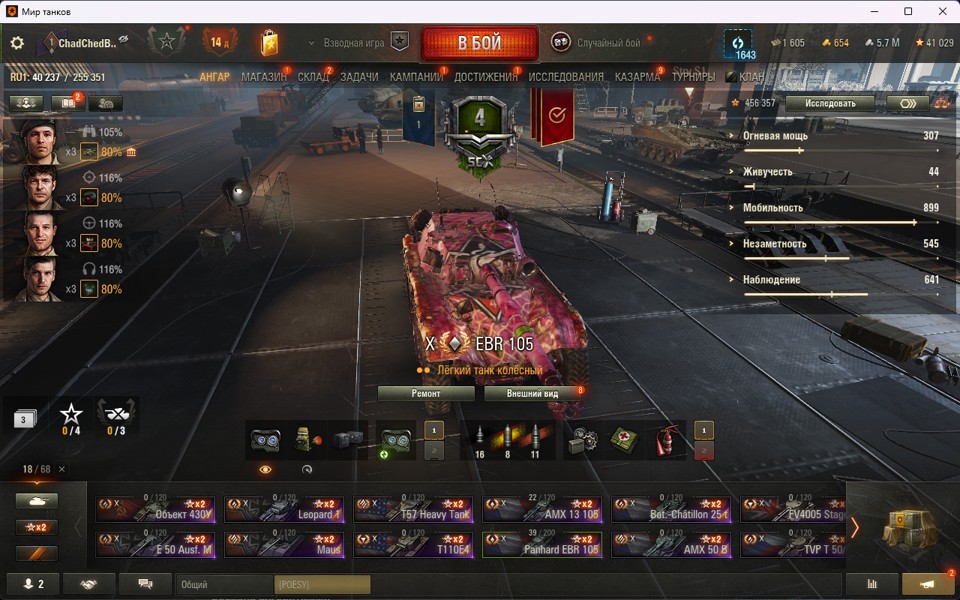Open the СКЛАД depot tab
960x600 pixels.
pos(313,77)
